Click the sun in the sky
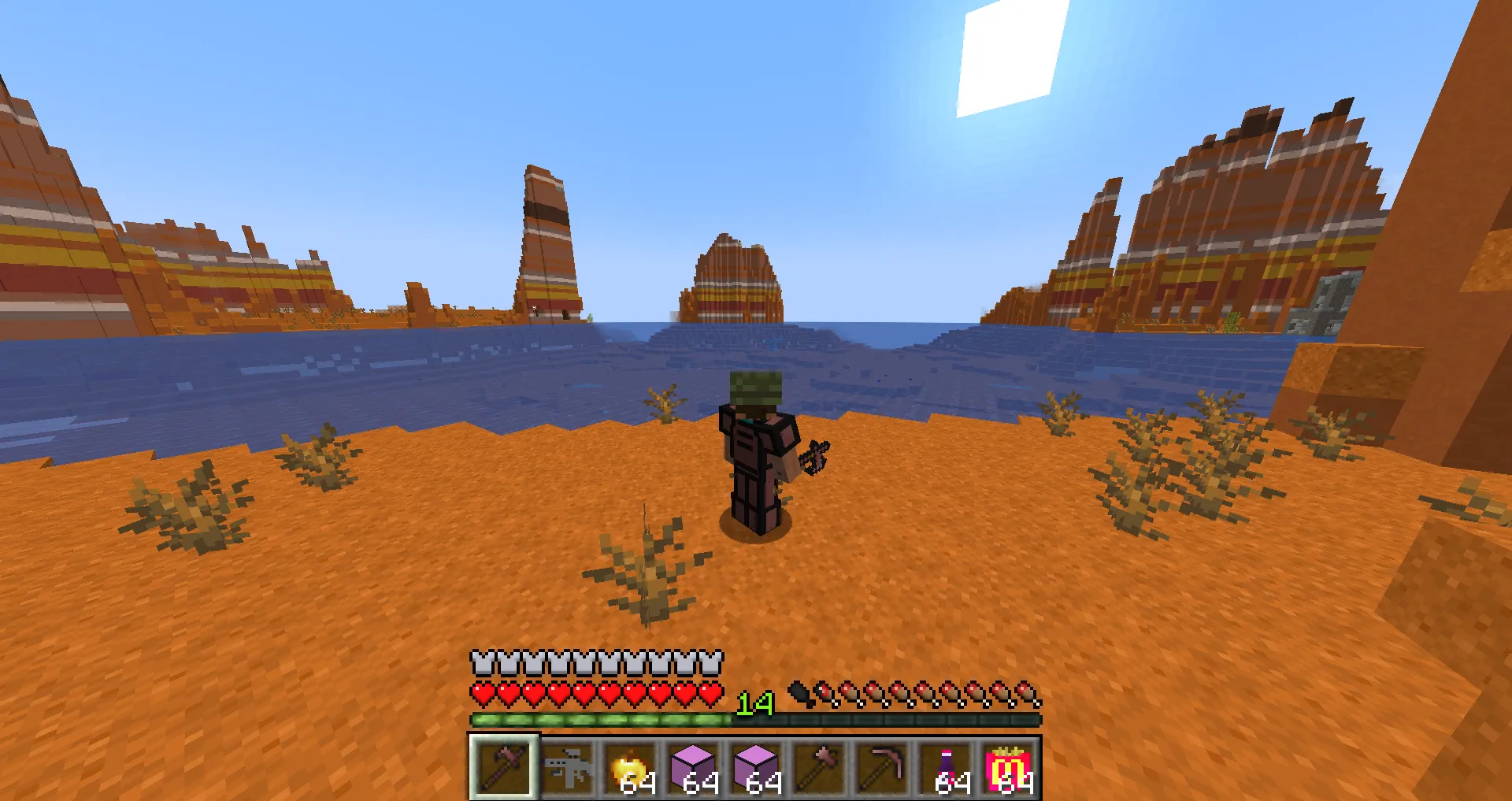 (x=1008, y=55)
